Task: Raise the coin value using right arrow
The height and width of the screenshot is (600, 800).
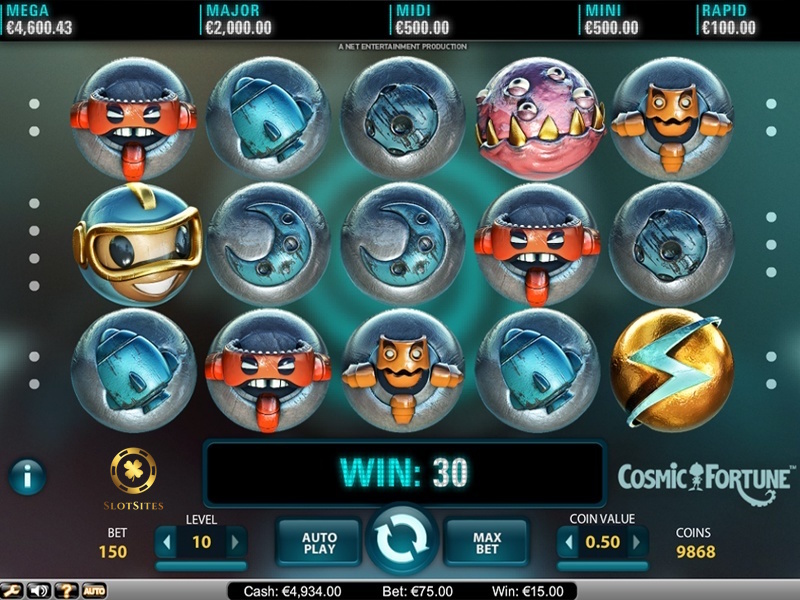Action: tap(637, 543)
